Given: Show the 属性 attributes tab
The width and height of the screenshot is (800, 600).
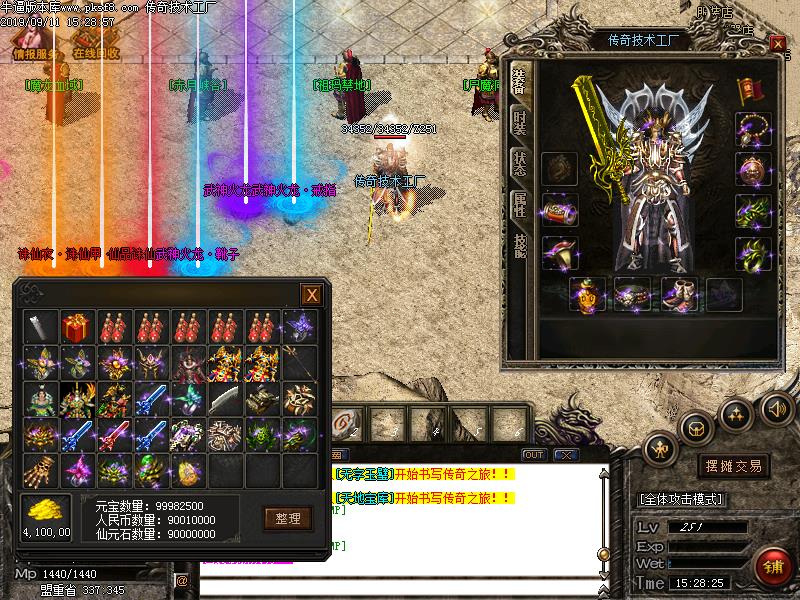Looking at the screenshot, I should pos(520,205).
